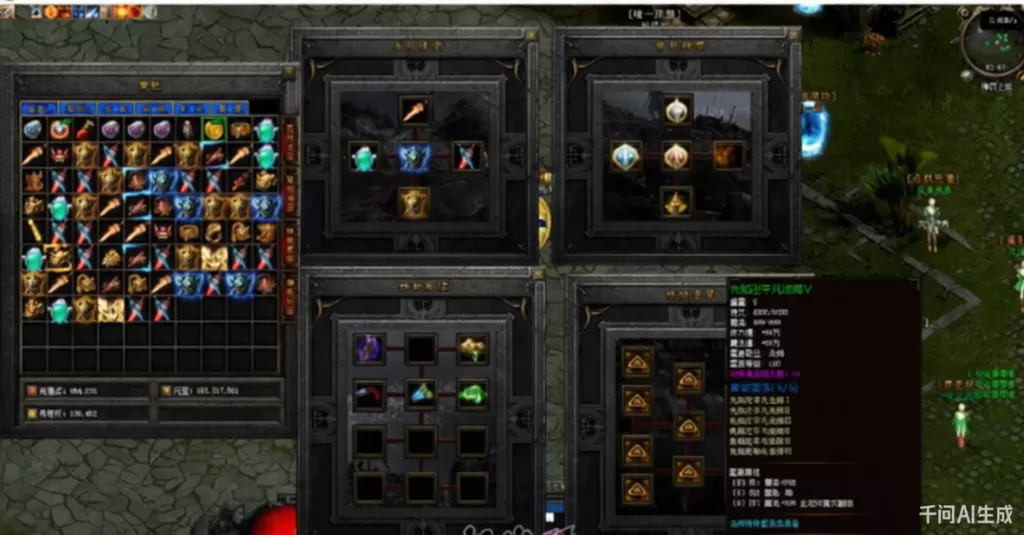Select the red chili pepper item in inventory

point(86,129)
